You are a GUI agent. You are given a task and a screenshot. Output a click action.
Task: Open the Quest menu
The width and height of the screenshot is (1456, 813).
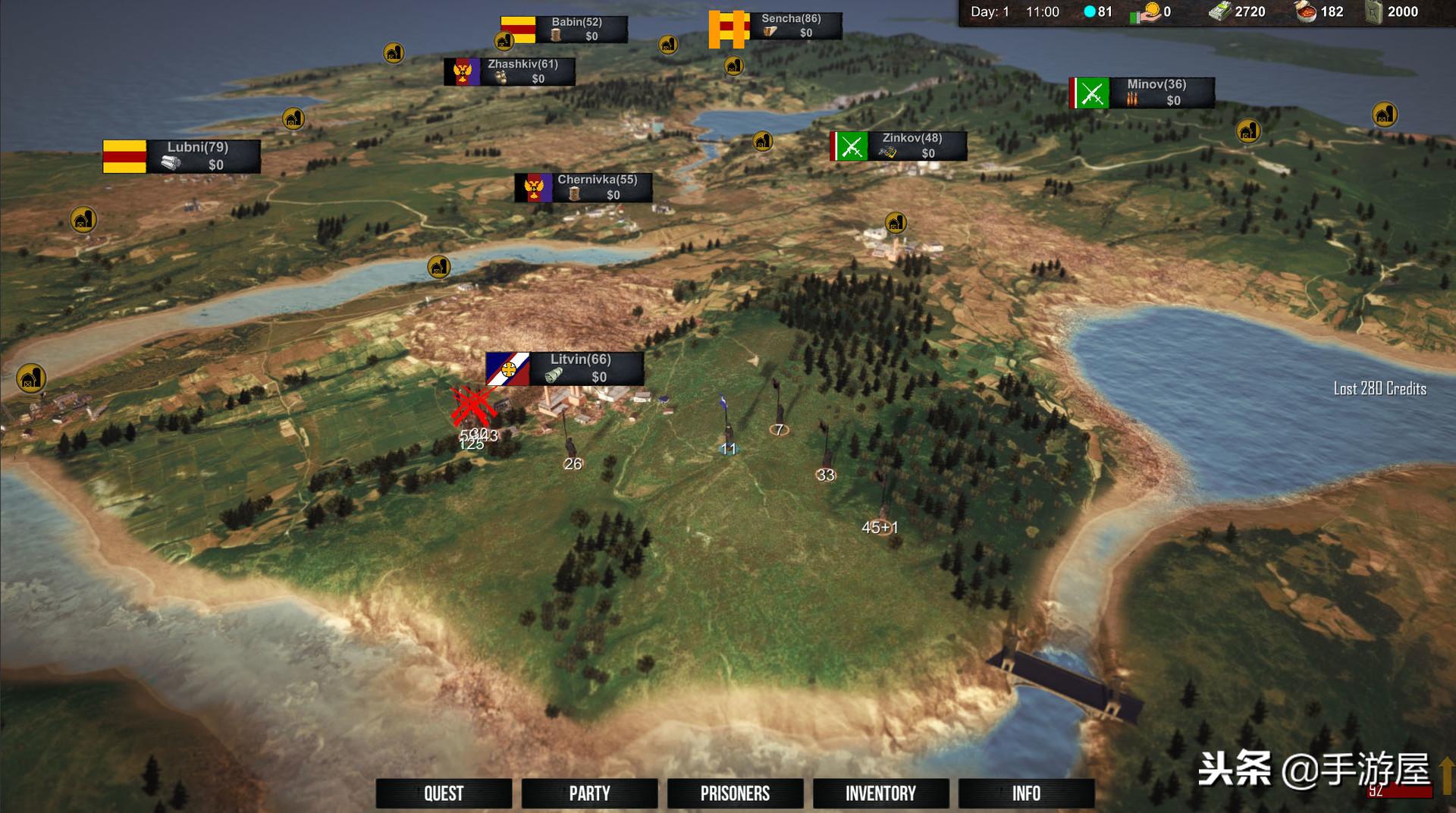pyautogui.click(x=444, y=793)
